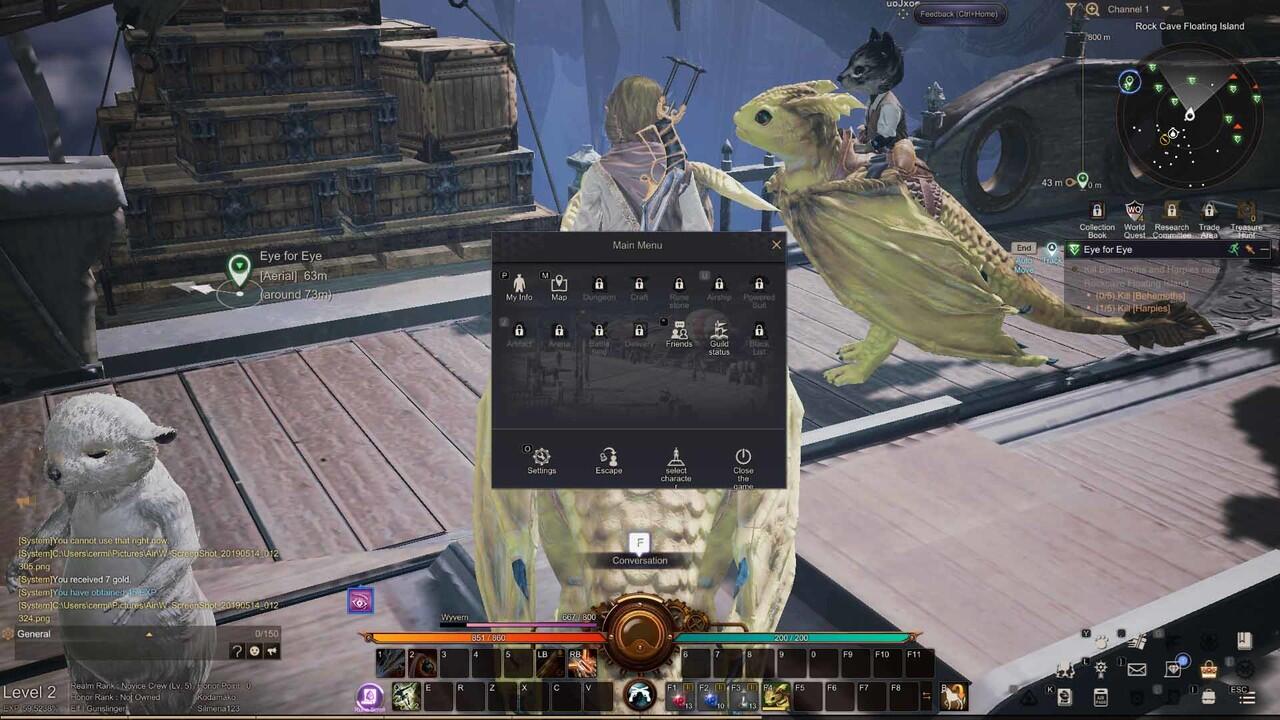Image resolution: width=1280 pixels, height=720 pixels.
Task: Open the minimap filter funnel
Action: [1071, 9]
